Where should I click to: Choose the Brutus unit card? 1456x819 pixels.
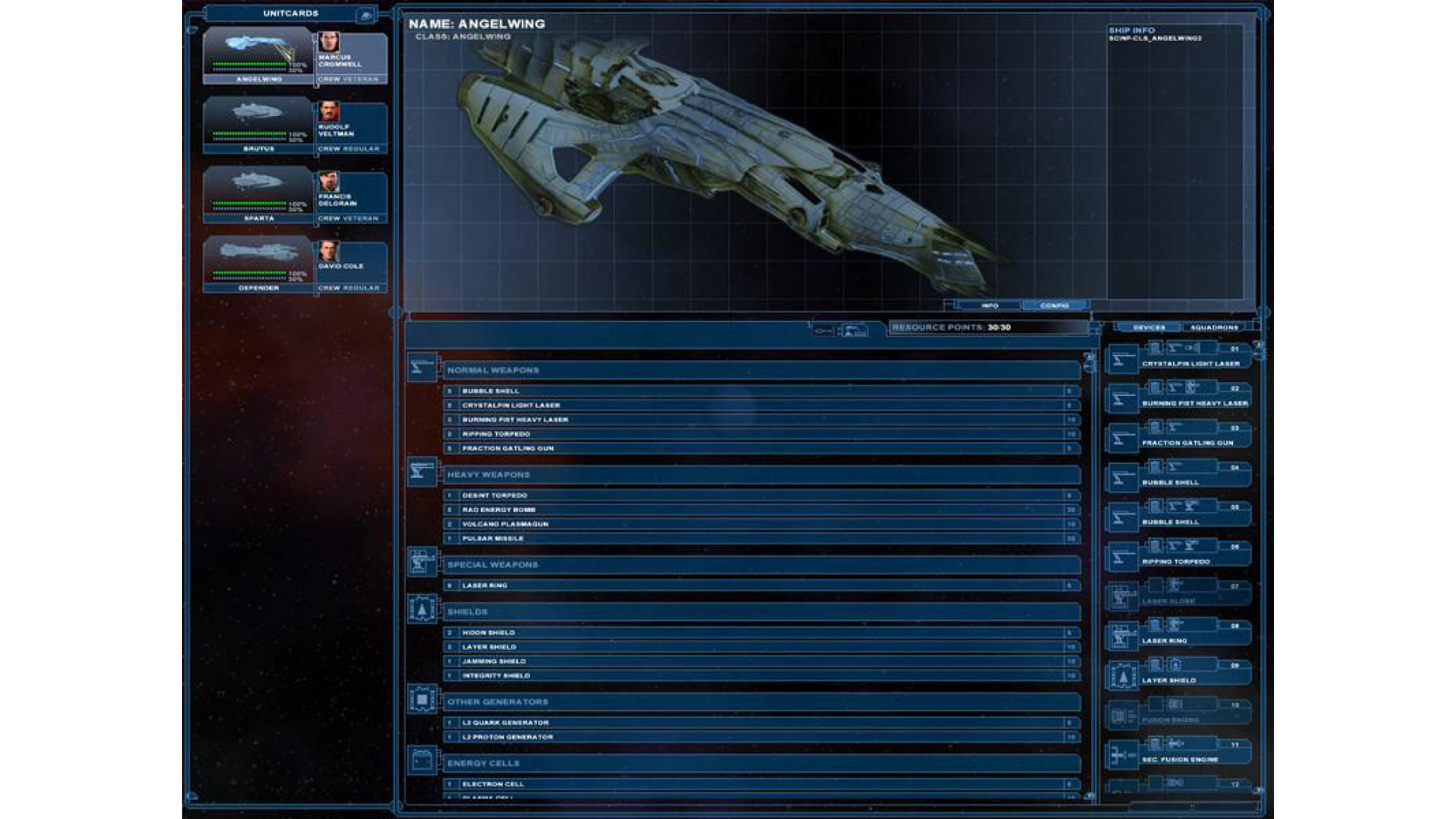258,125
